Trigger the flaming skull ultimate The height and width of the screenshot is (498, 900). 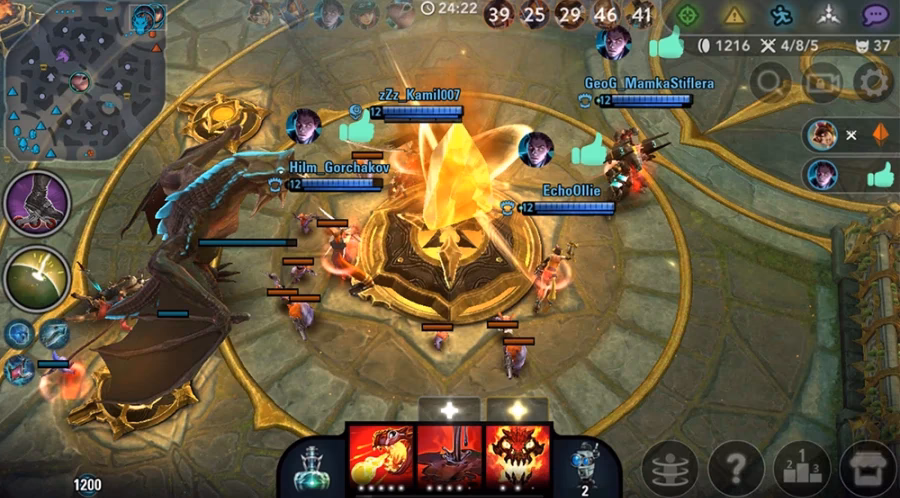pyautogui.click(x=517, y=456)
